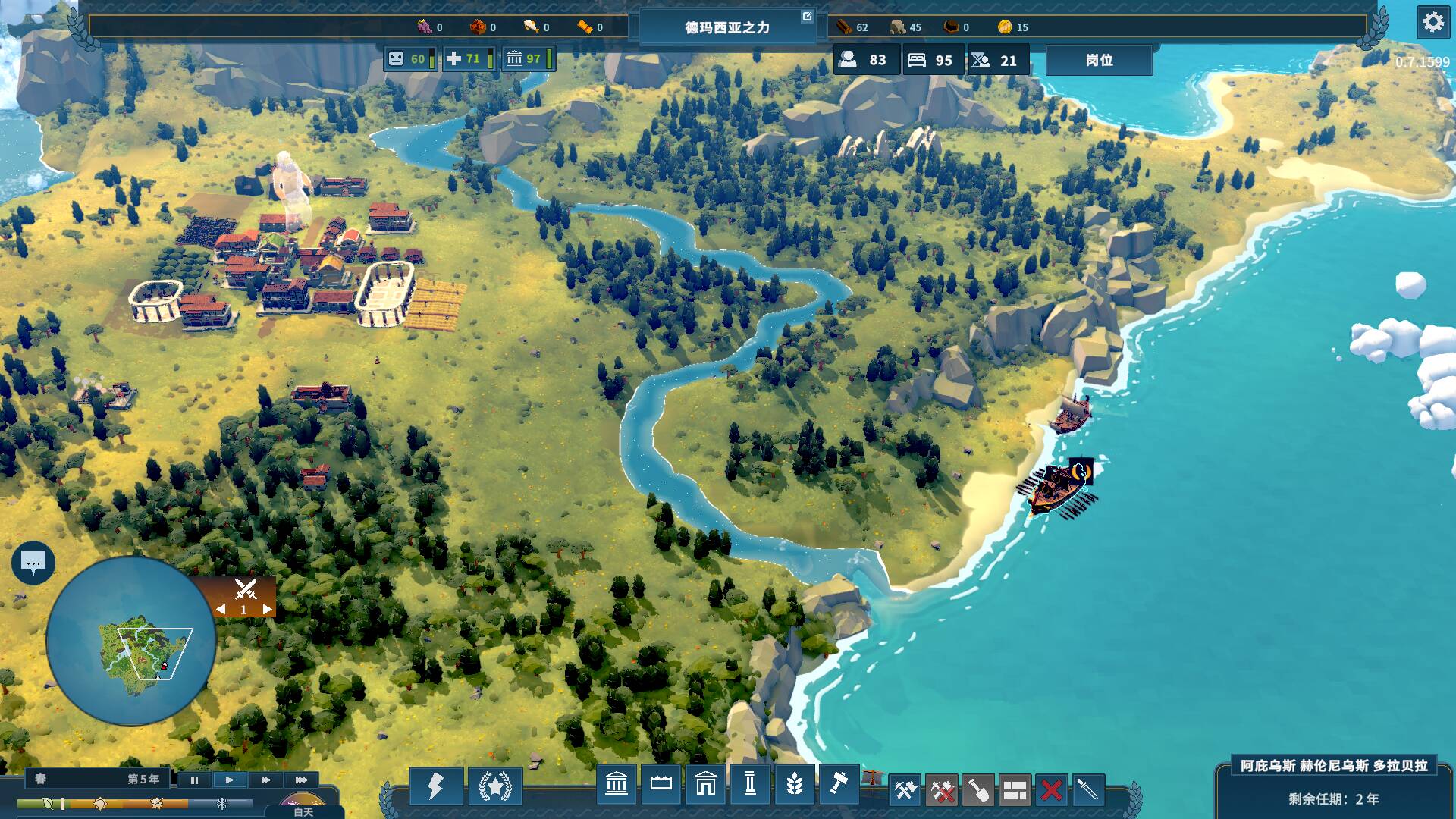Screen dimensions: 1456x819
Task: Click the island minimap
Action: tap(131, 642)
